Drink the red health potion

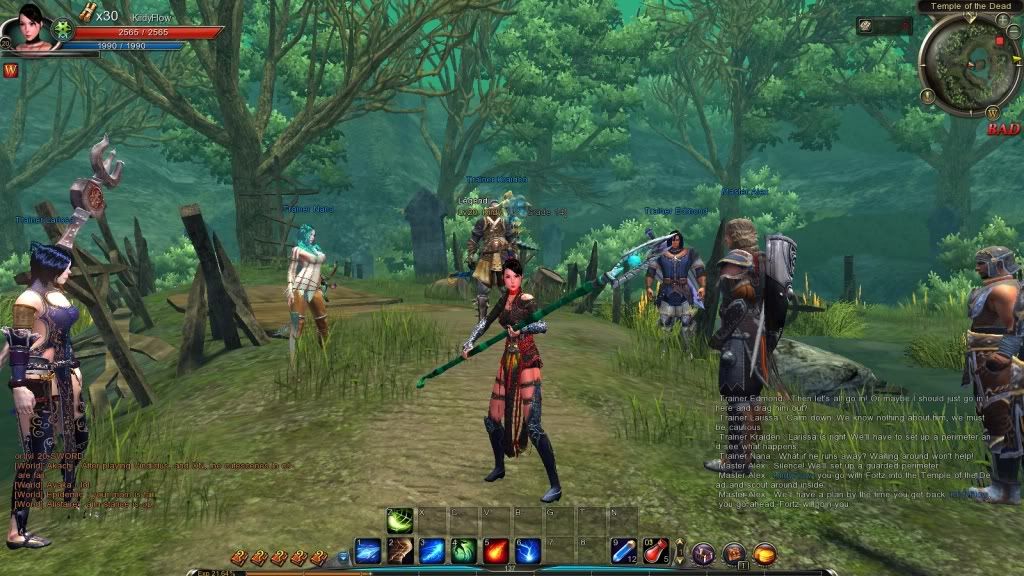point(656,551)
